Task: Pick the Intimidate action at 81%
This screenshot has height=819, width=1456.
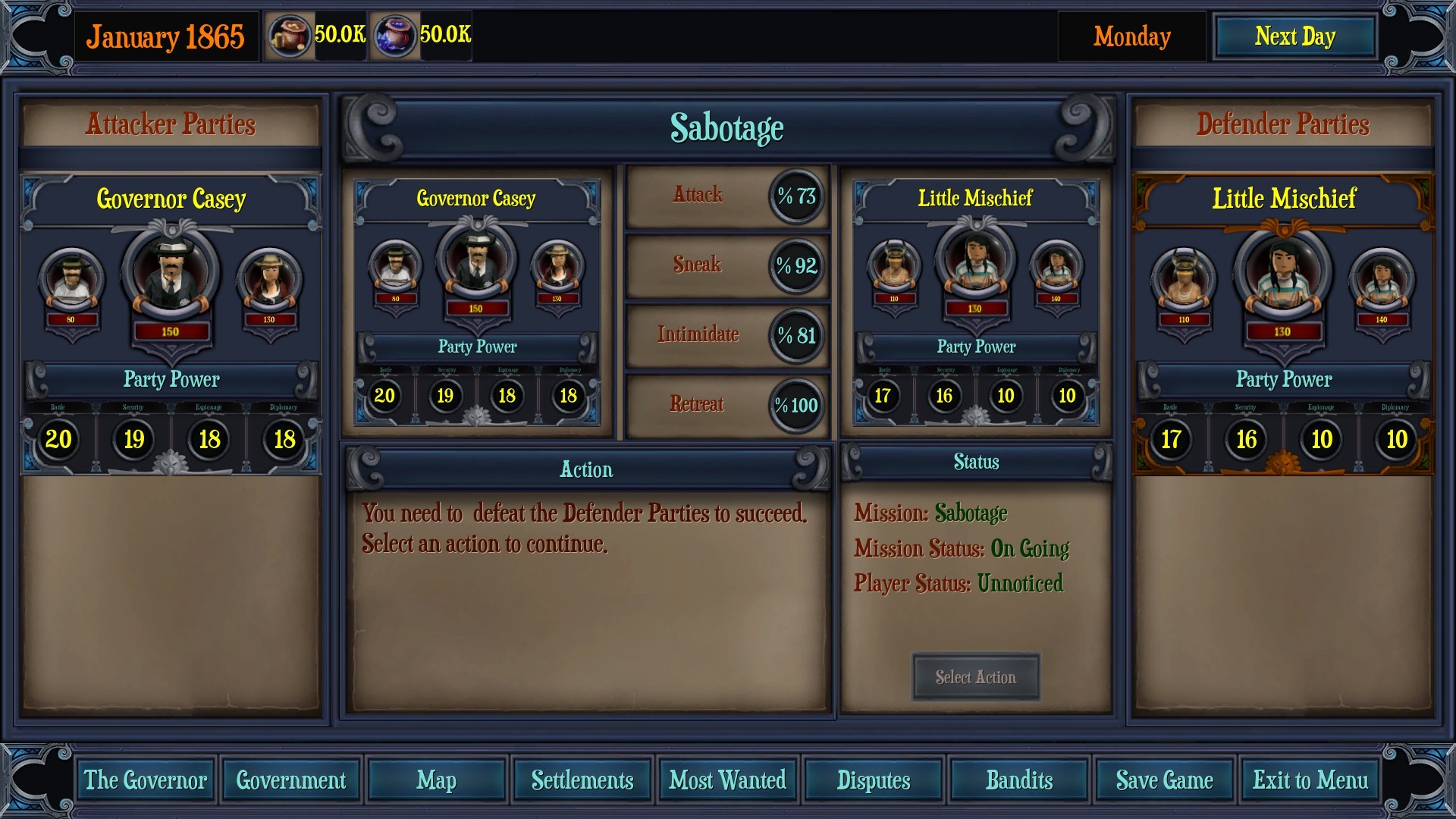Action: (x=726, y=335)
